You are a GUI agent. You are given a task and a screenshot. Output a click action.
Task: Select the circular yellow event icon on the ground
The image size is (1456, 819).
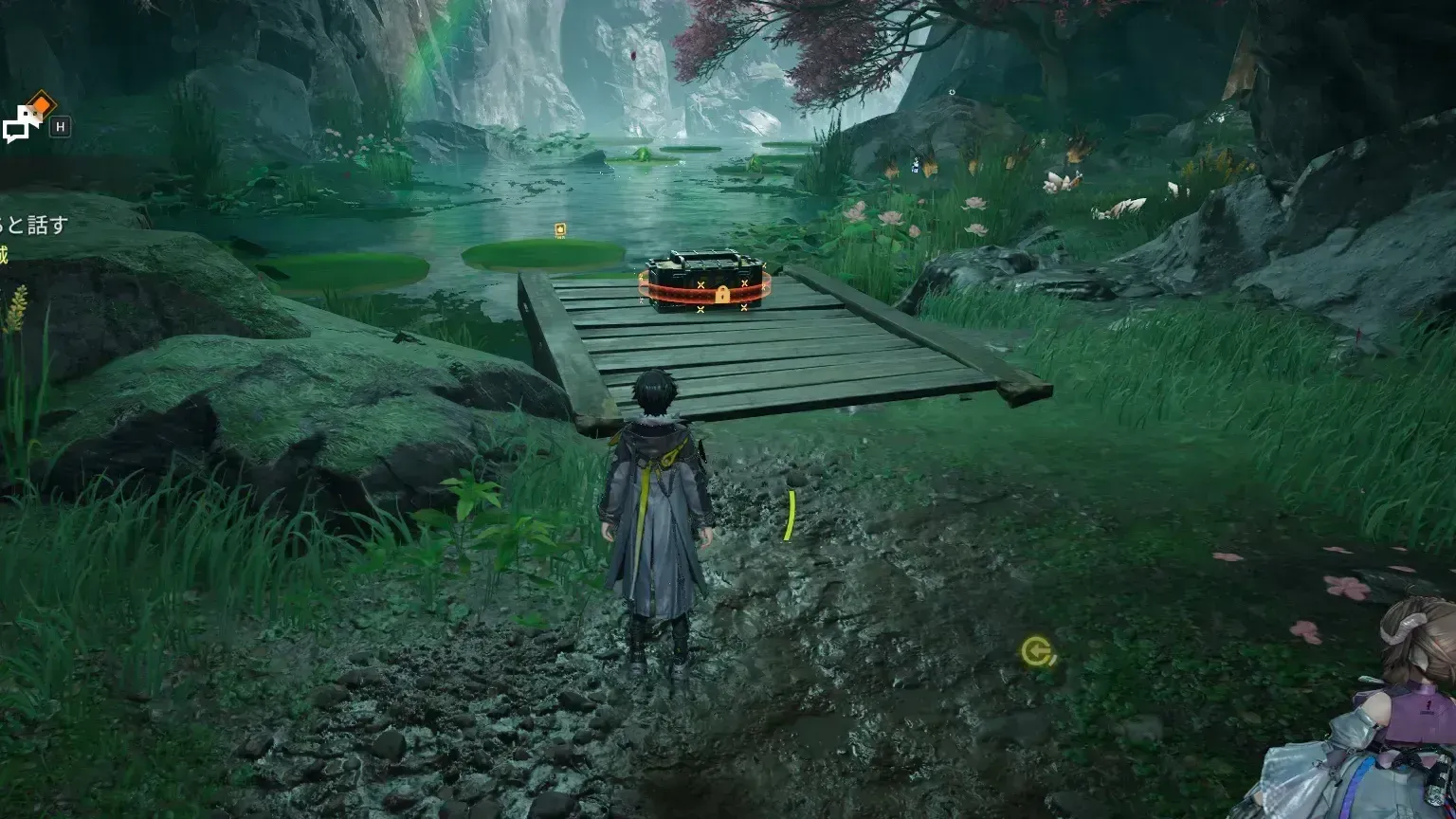[x=1033, y=652]
